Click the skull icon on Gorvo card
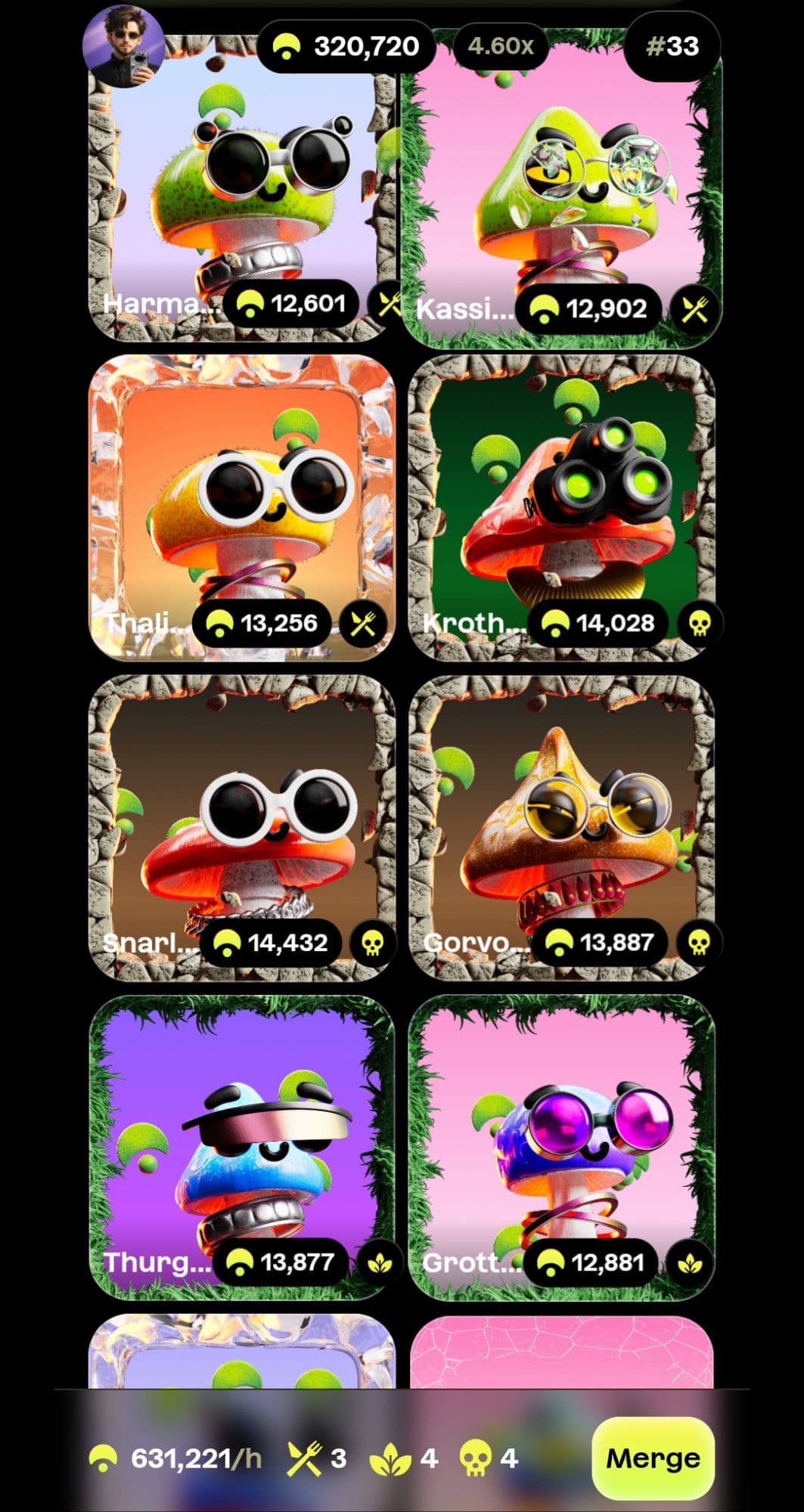This screenshot has height=1512, width=804. [x=699, y=943]
